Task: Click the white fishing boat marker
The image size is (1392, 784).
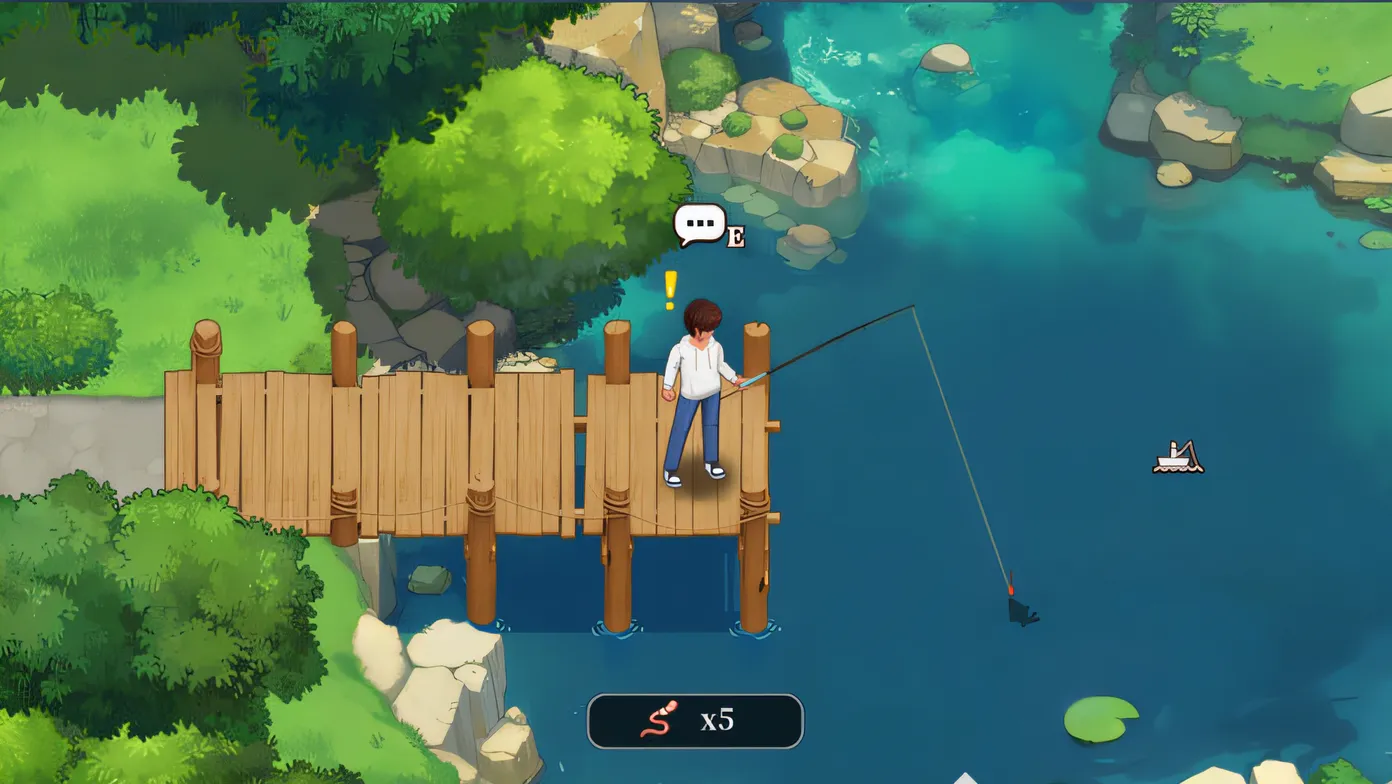Action: point(1178,458)
